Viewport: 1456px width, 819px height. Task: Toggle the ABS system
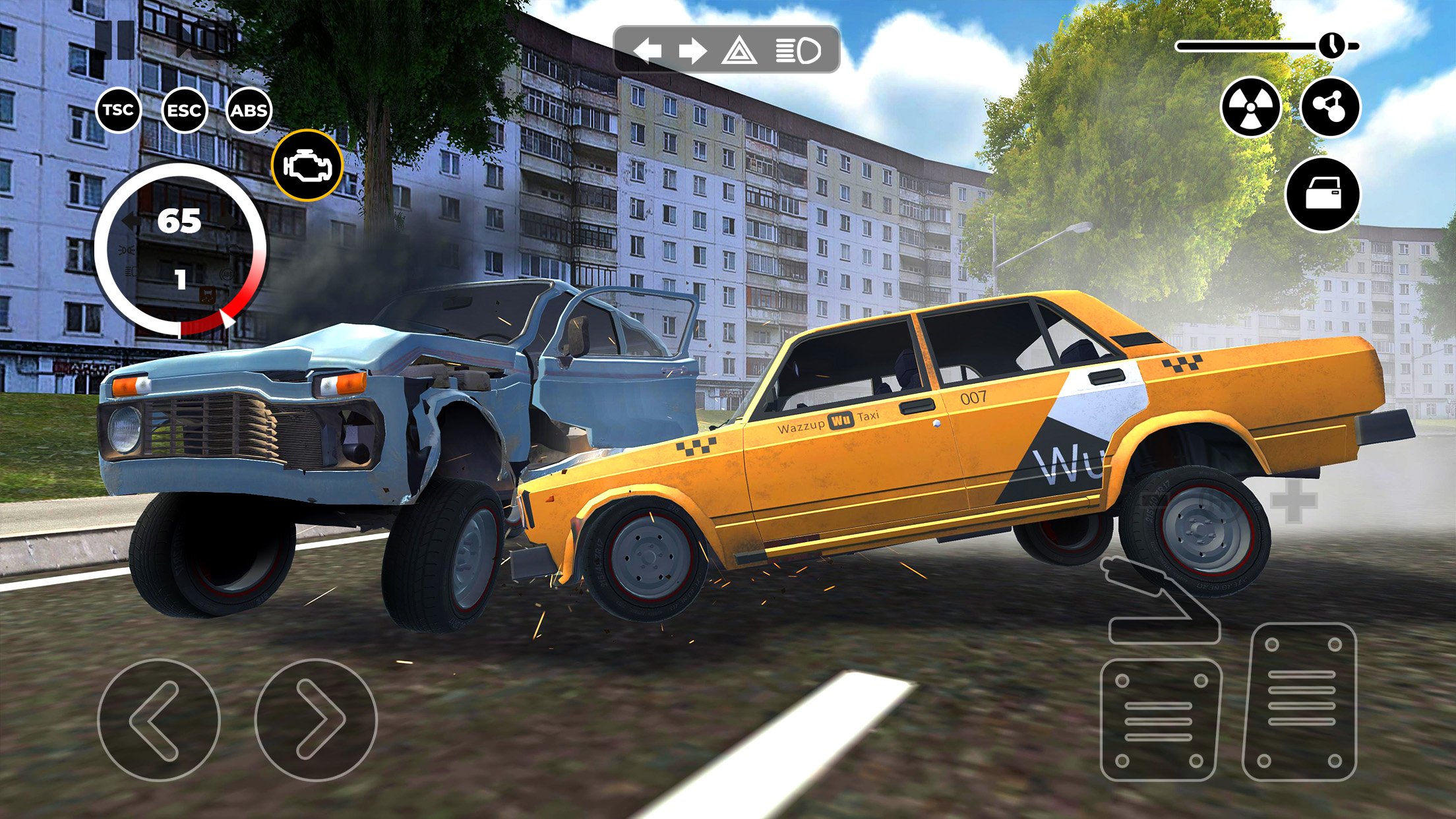click(251, 111)
